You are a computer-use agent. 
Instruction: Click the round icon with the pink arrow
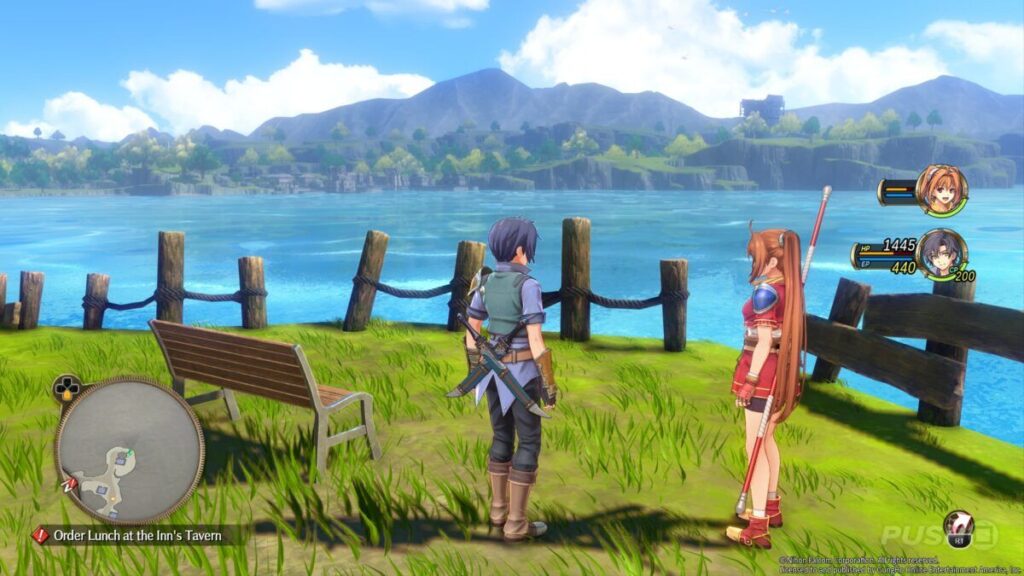(959, 528)
